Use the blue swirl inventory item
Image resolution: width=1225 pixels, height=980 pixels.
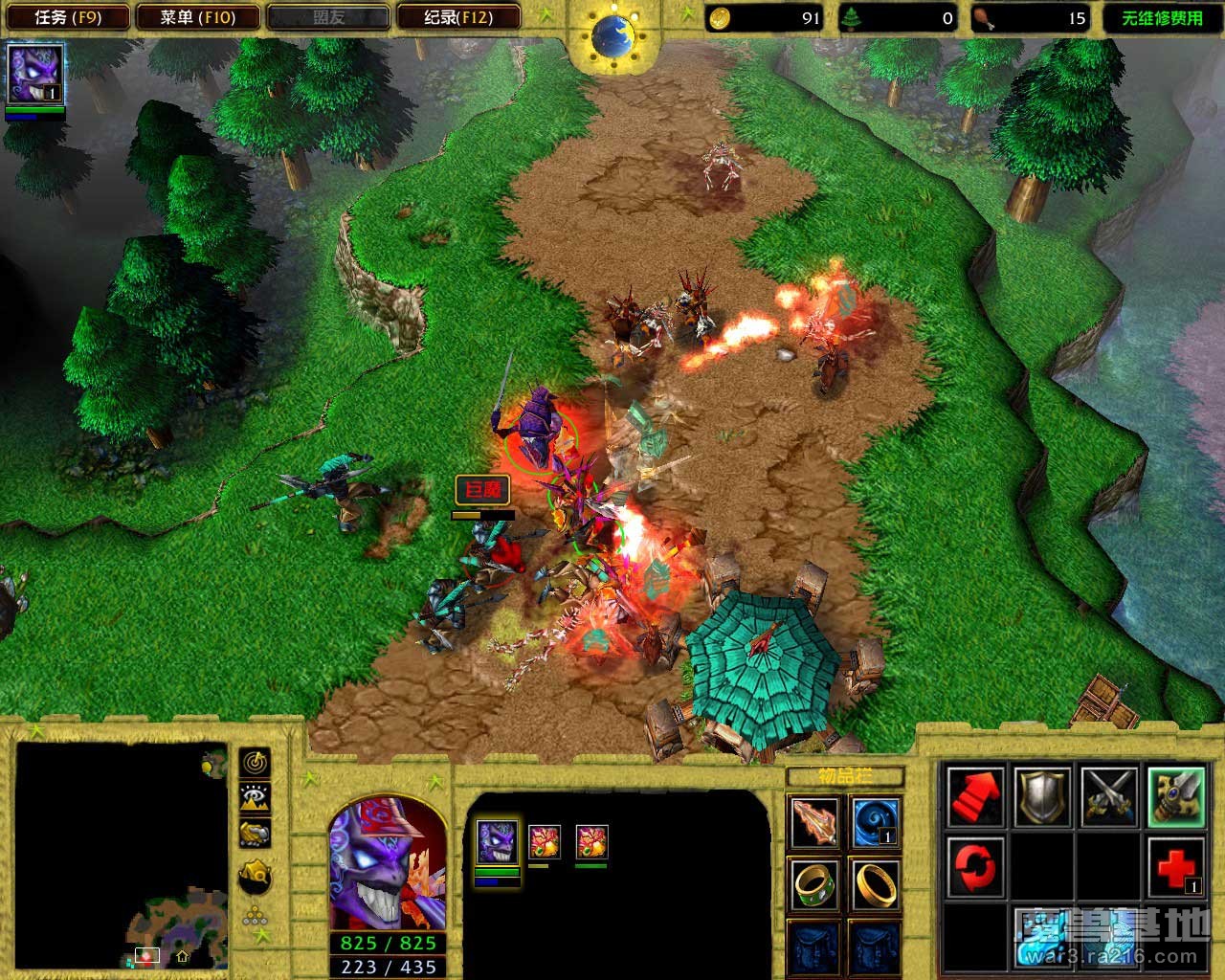pyautogui.click(x=875, y=822)
